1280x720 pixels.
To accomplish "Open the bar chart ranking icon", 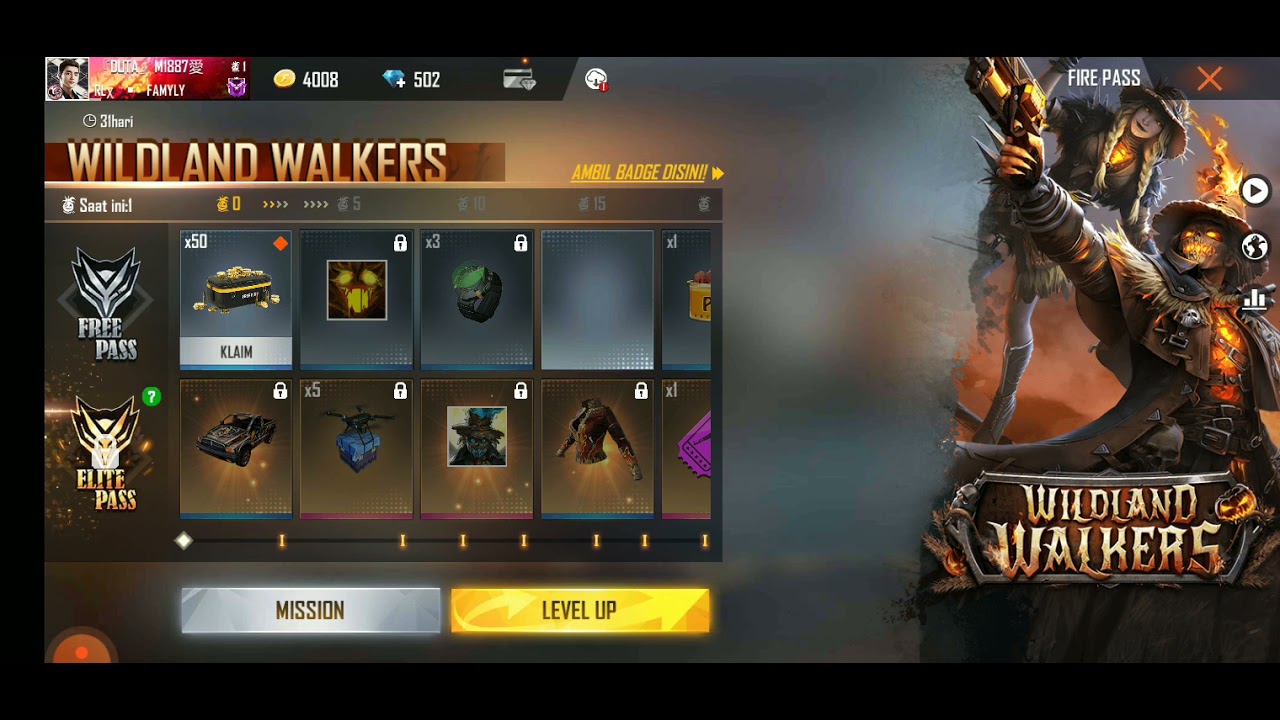I will tap(1255, 299).
